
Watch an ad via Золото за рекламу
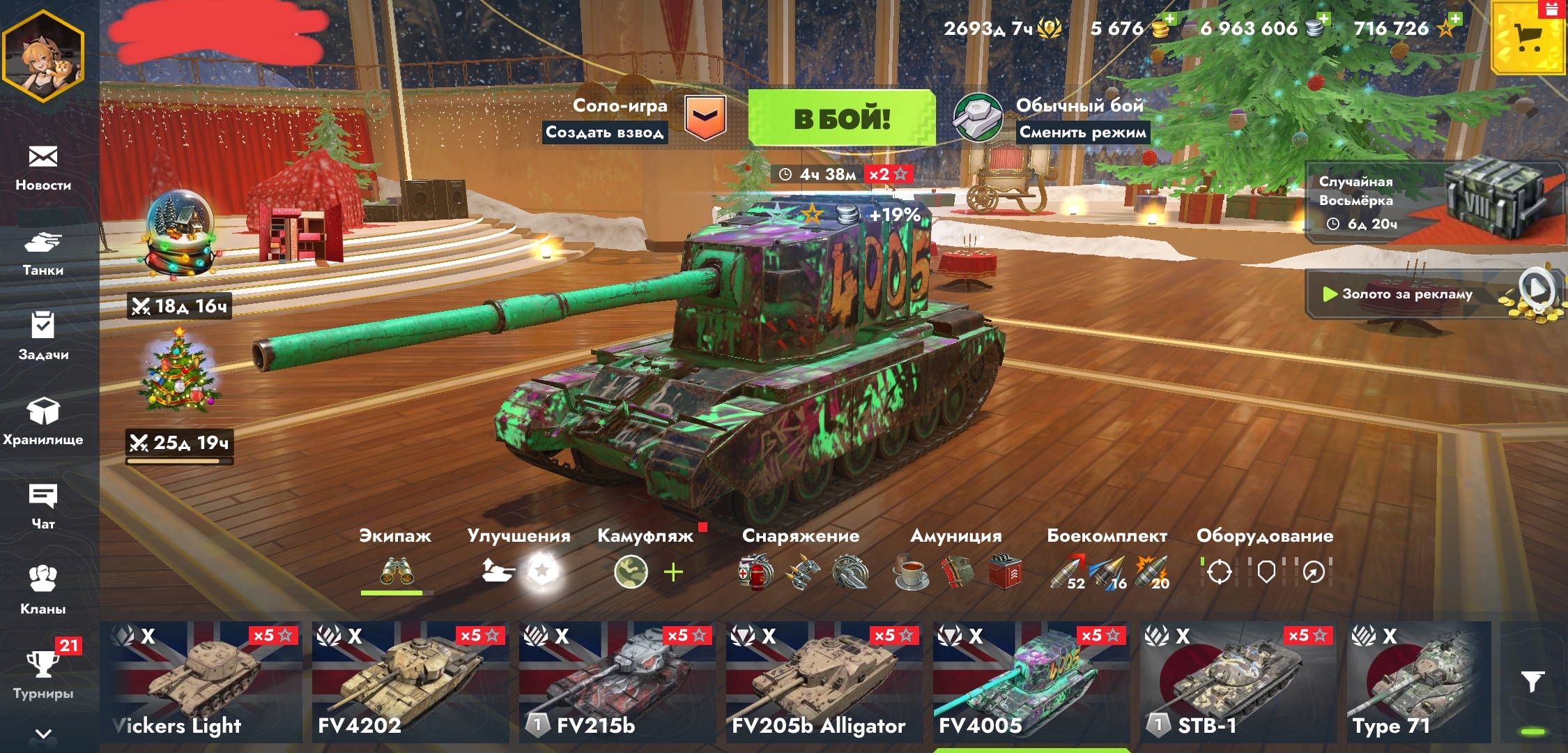[1434, 294]
